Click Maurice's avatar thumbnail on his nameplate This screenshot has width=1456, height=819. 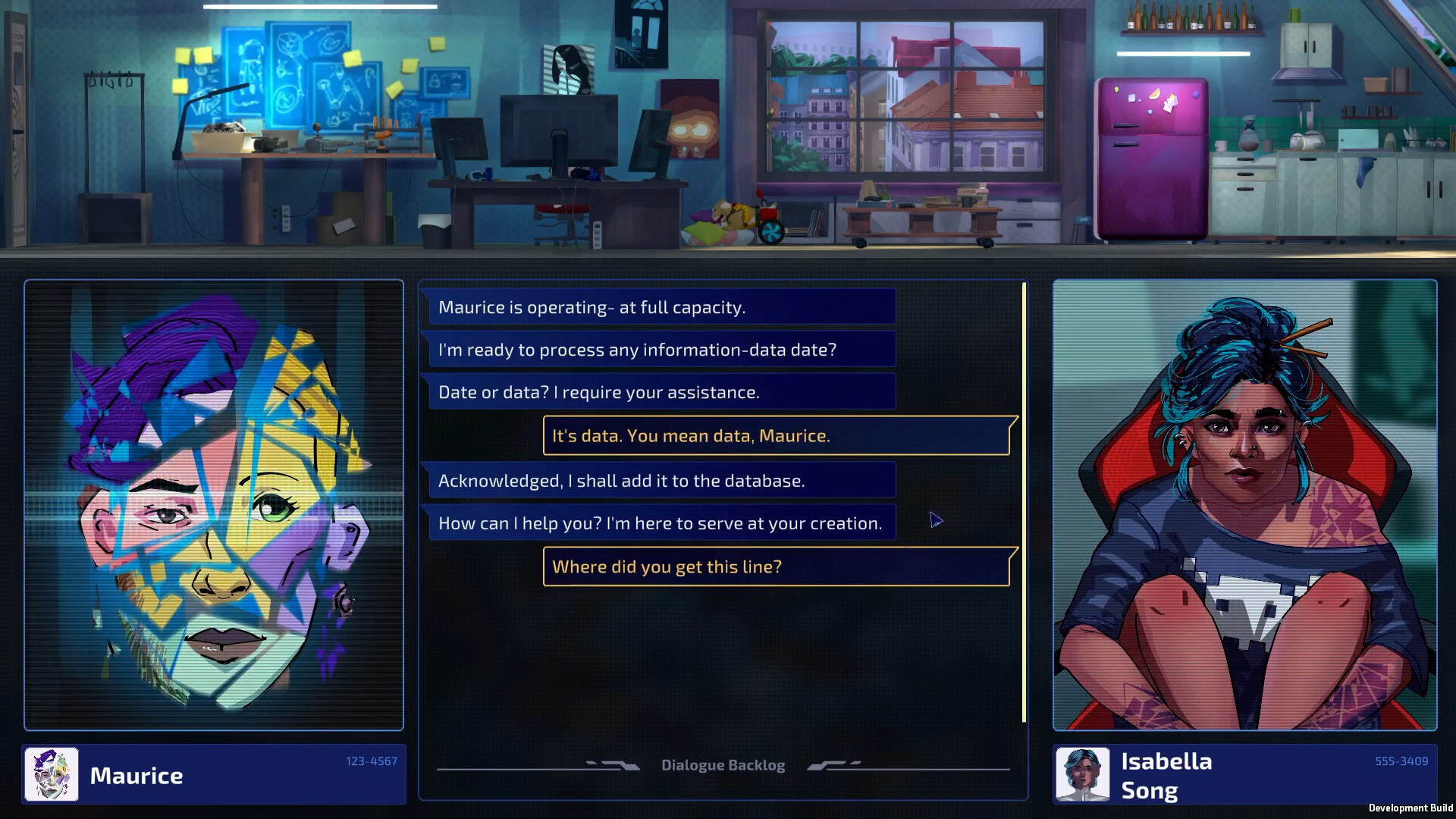pos(50,774)
